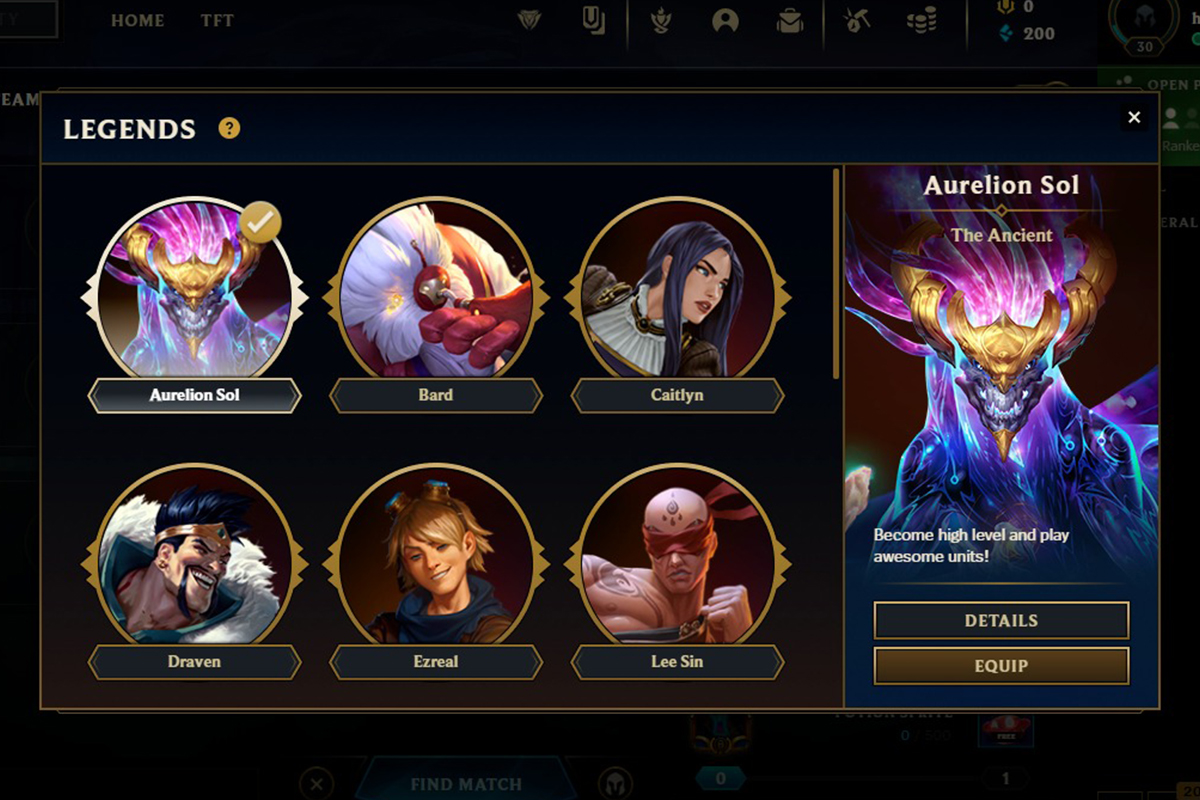This screenshot has height=800, width=1200.
Task: Close the Legends window
Action: (1134, 118)
